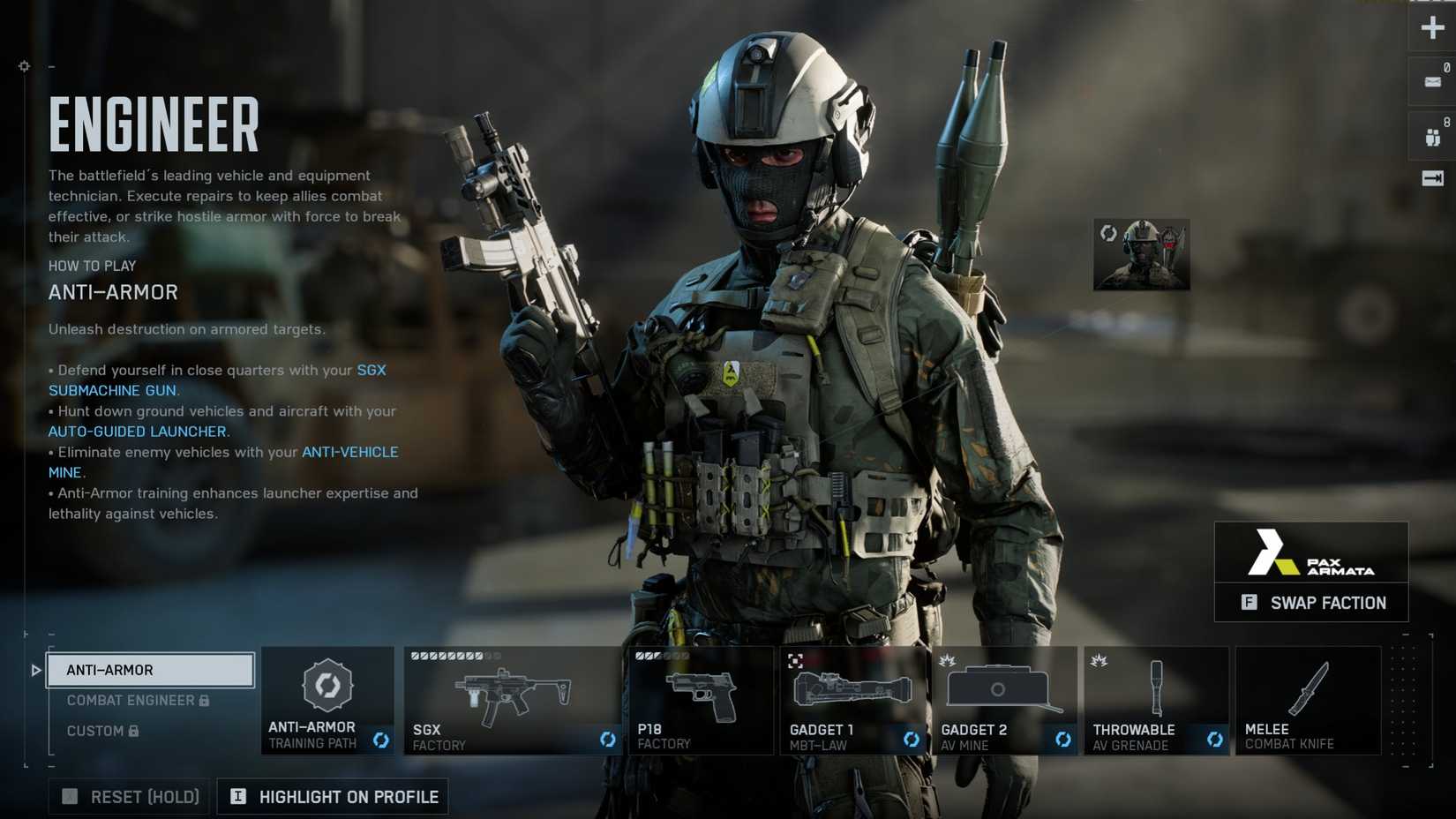Select the Anti-Armor loadout entry
The width and height of the screenshot is (1456, 819).
pyautogui.click(x=150, y=670)
